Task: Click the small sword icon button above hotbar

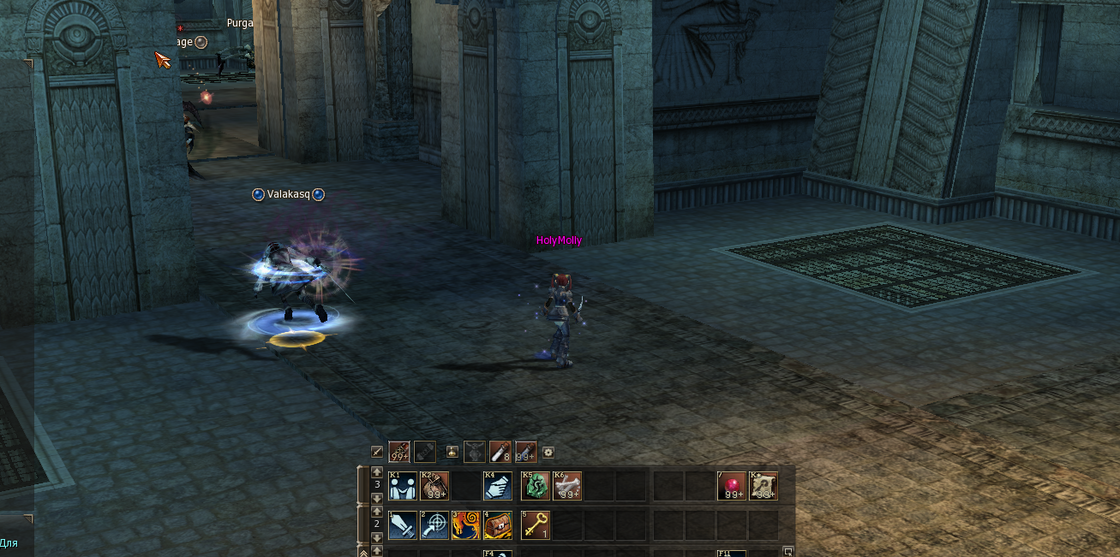Action: point(377,452)
